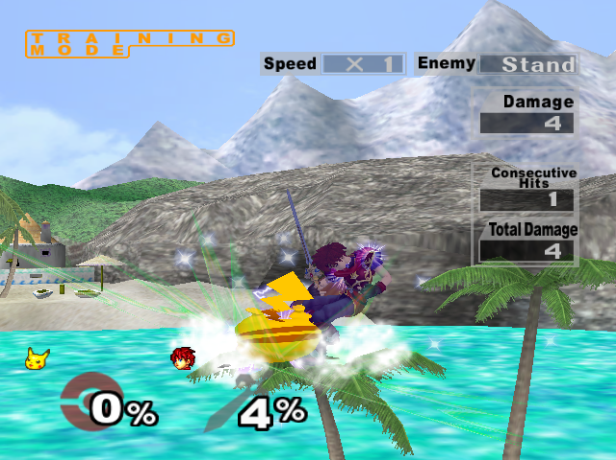Click Pikachu's stock icon

click(37, 357)
